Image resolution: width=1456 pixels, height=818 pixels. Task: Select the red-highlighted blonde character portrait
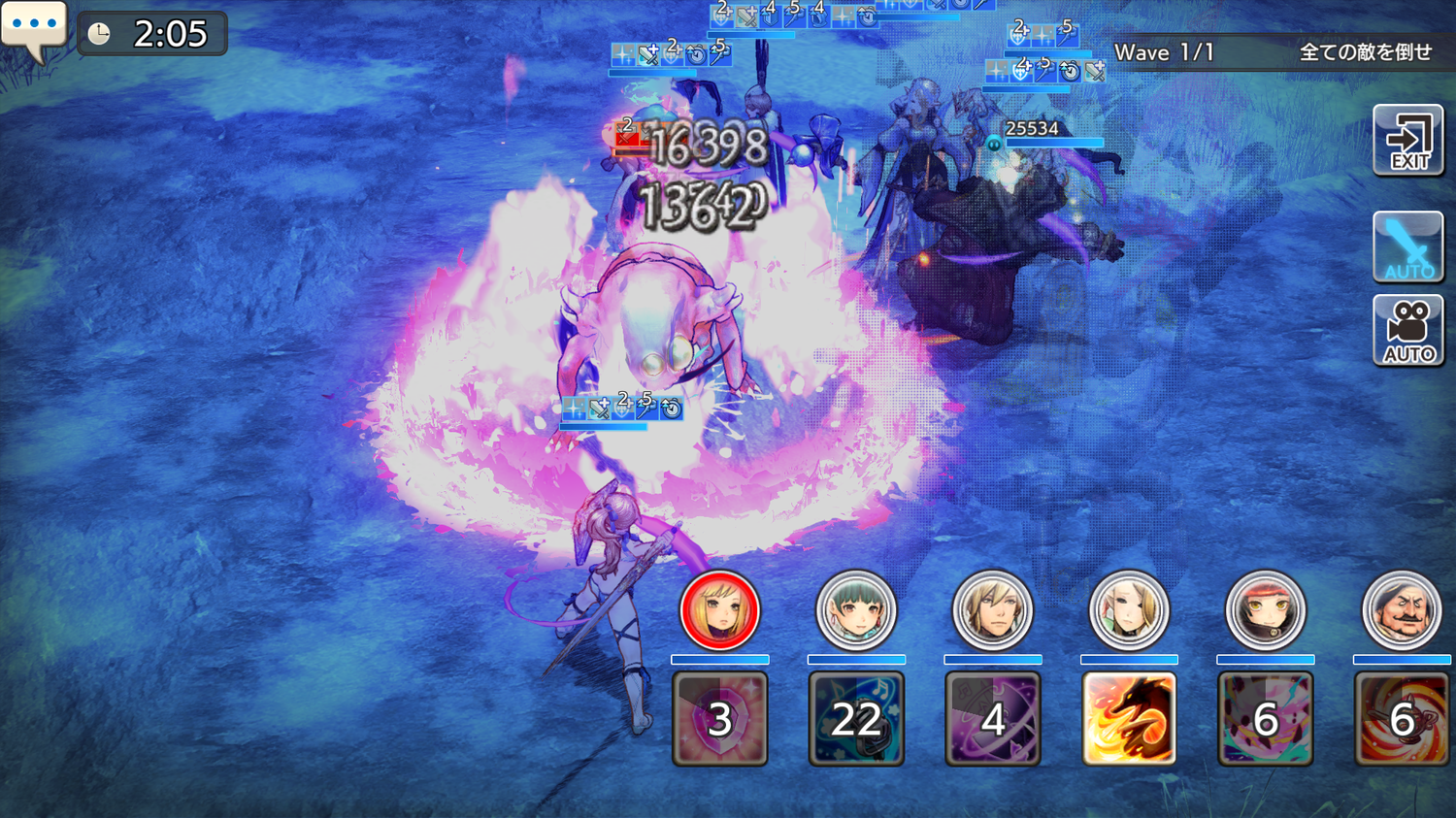pos(719,610)
